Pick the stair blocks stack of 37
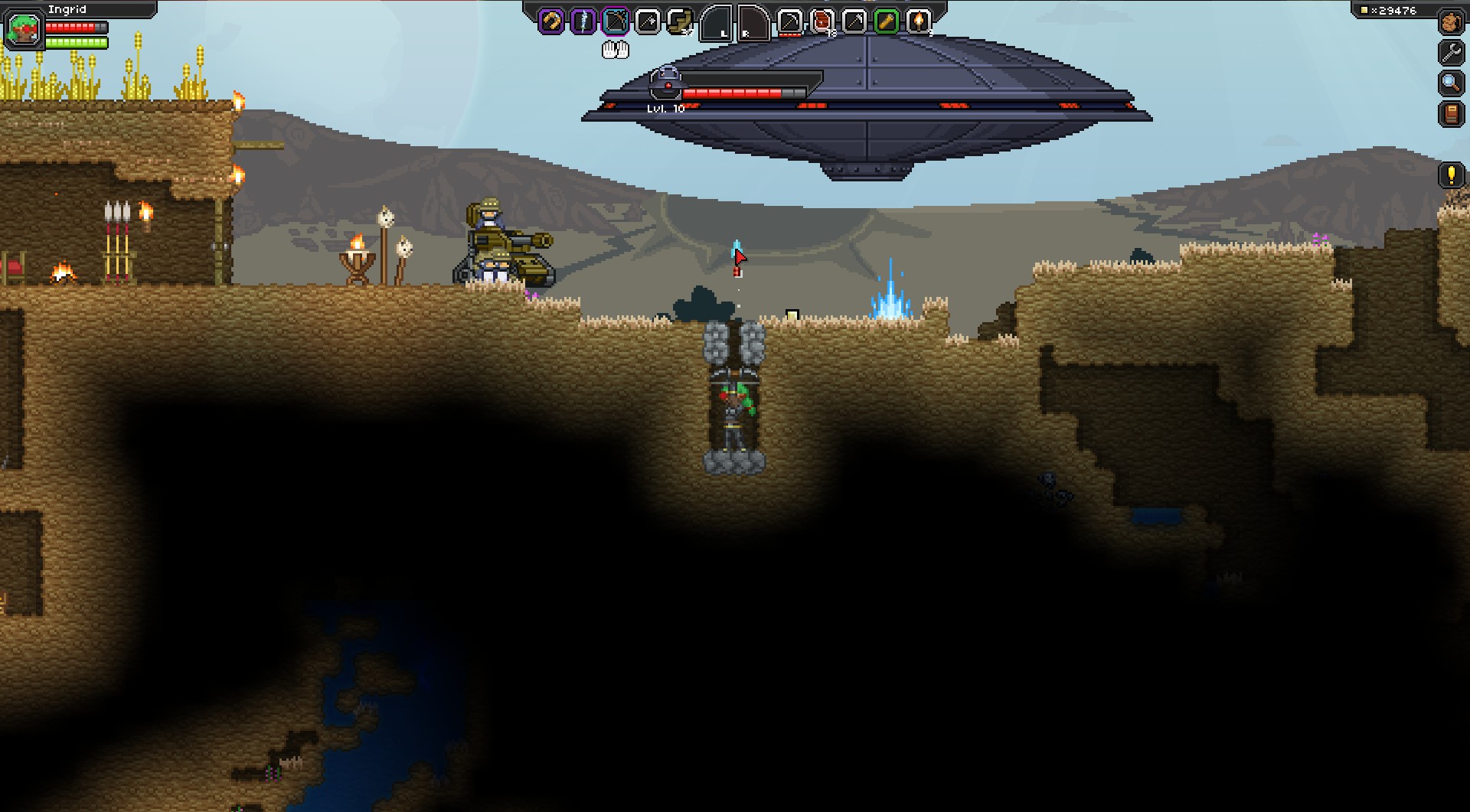This screenshot has height=812, width=1470. [679, 21]
